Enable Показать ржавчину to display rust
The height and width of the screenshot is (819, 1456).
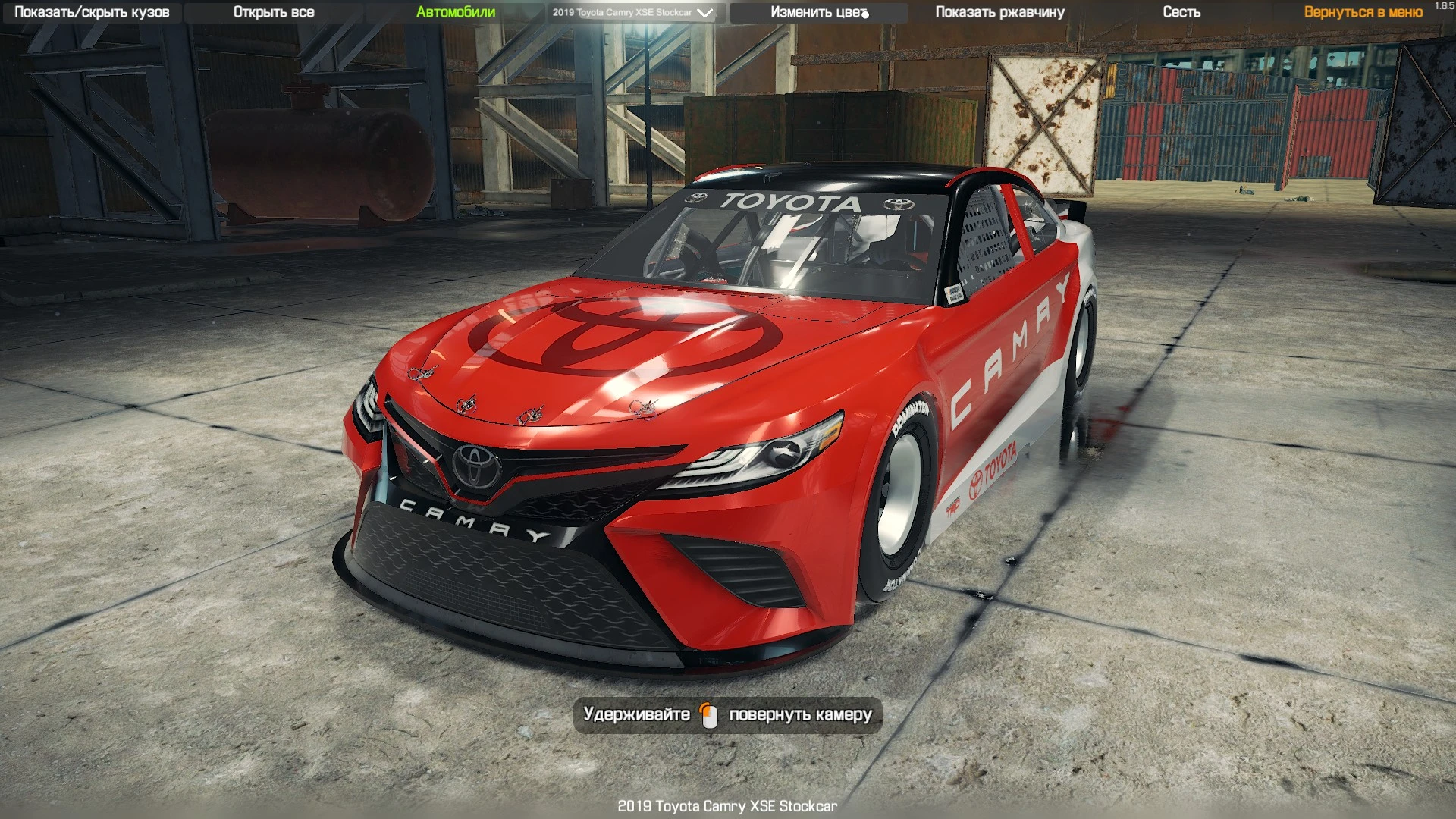coord(1000,11)
